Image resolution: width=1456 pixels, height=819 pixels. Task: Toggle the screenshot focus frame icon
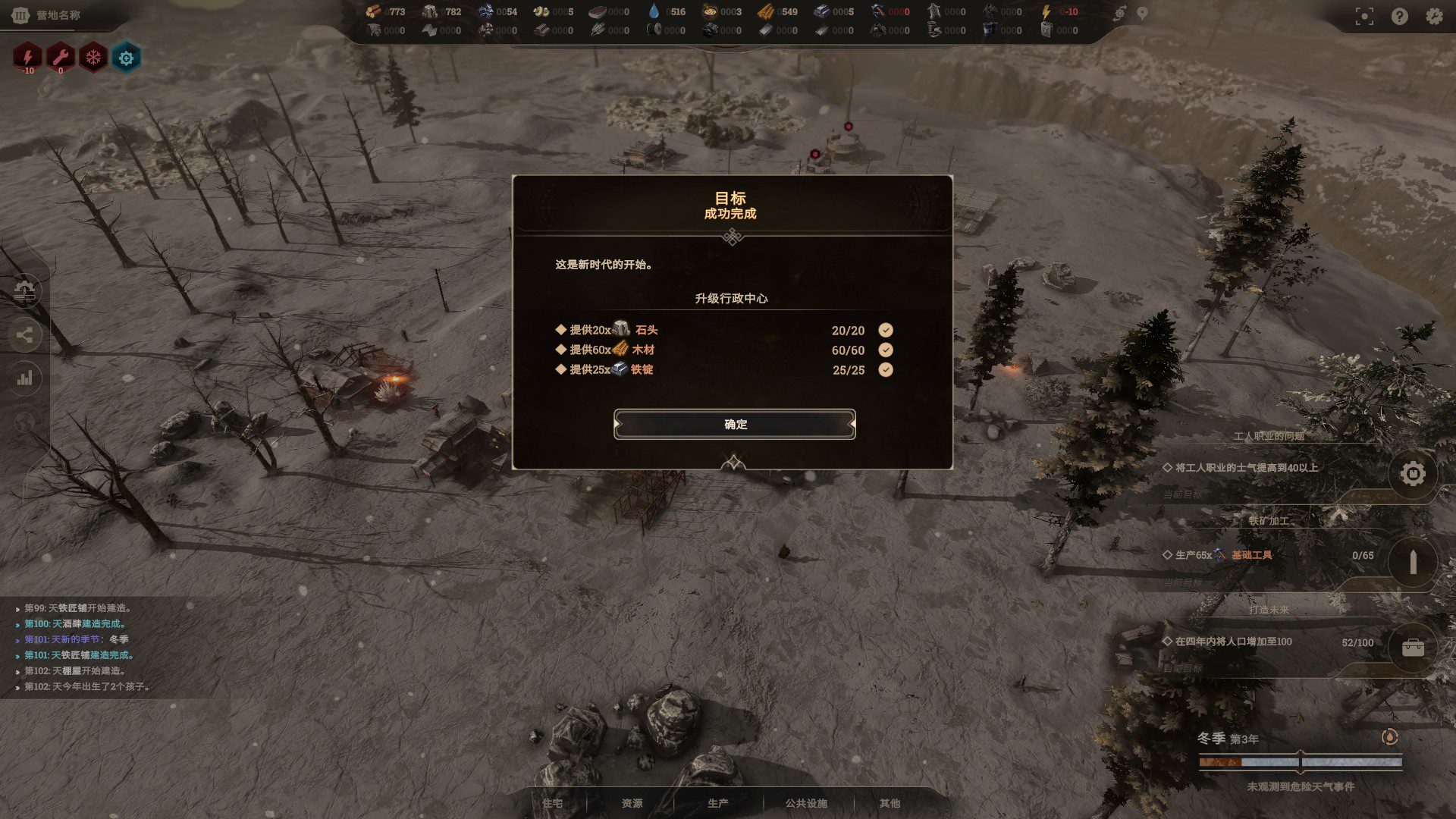[1364, 16]
